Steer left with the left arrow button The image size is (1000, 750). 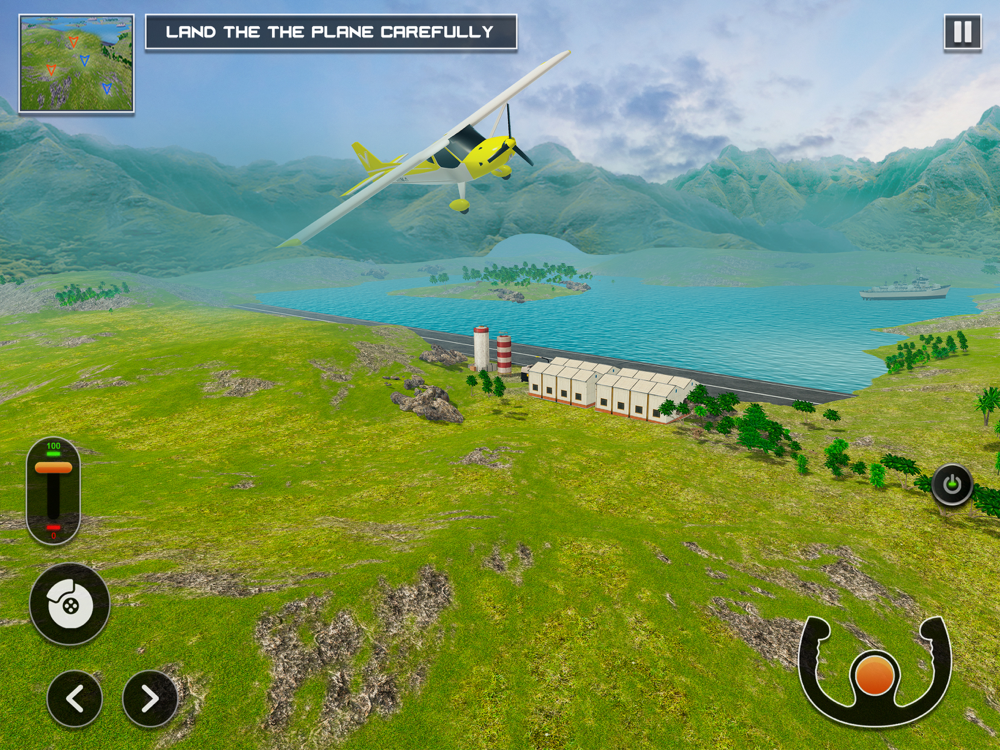pos(75,699)
